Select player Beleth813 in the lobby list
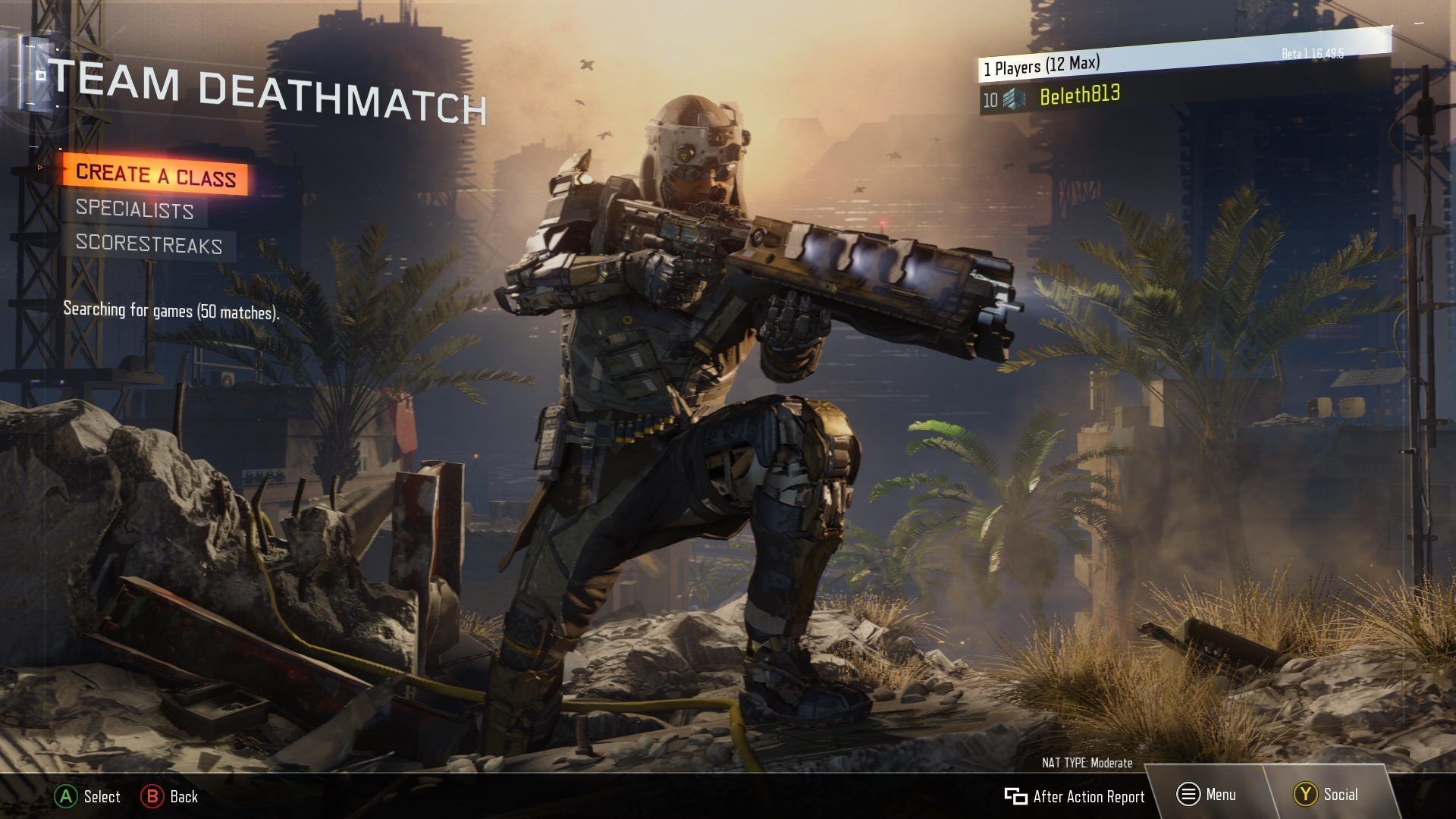 [x=1079, y=96]
